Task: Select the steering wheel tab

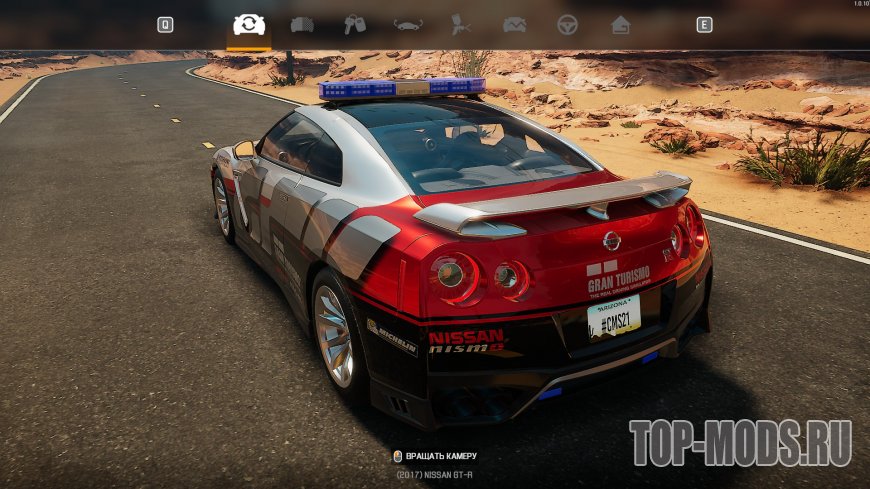Action: click(x=567, y=25)
